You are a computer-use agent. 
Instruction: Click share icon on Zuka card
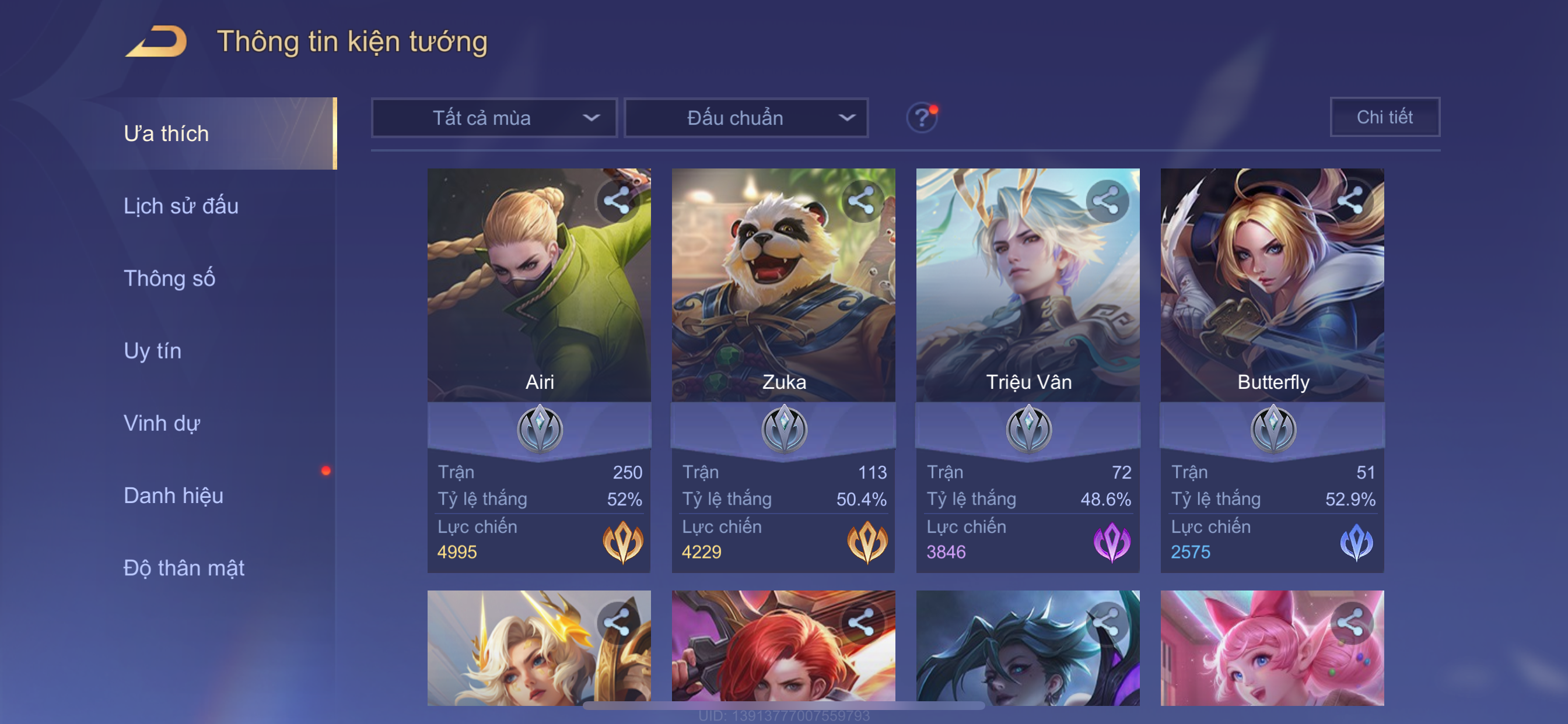coord(862,201)
